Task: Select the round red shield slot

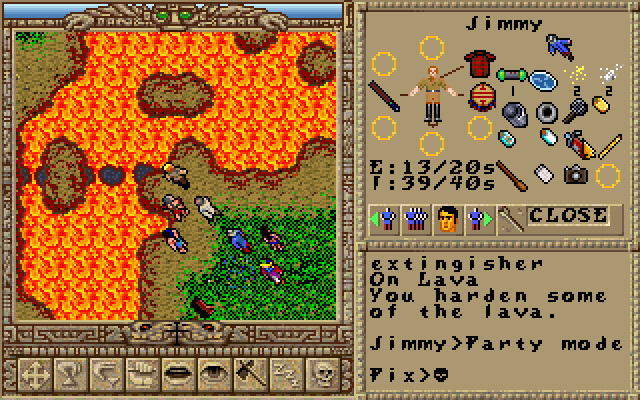Action: pyautogui.click(x=480, y=97)
